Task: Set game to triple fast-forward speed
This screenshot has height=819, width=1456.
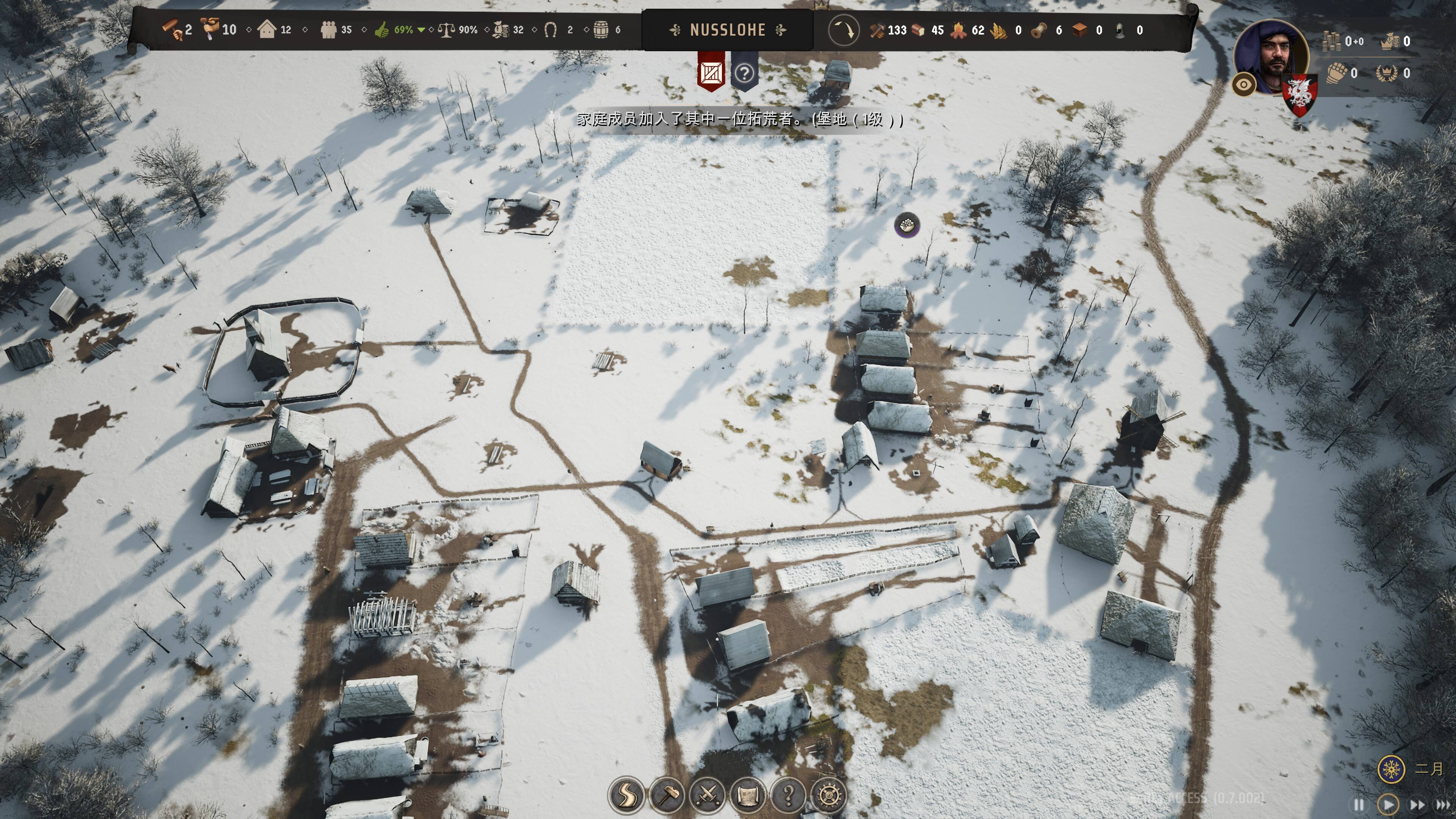Action: click(x=1443, y=804)
